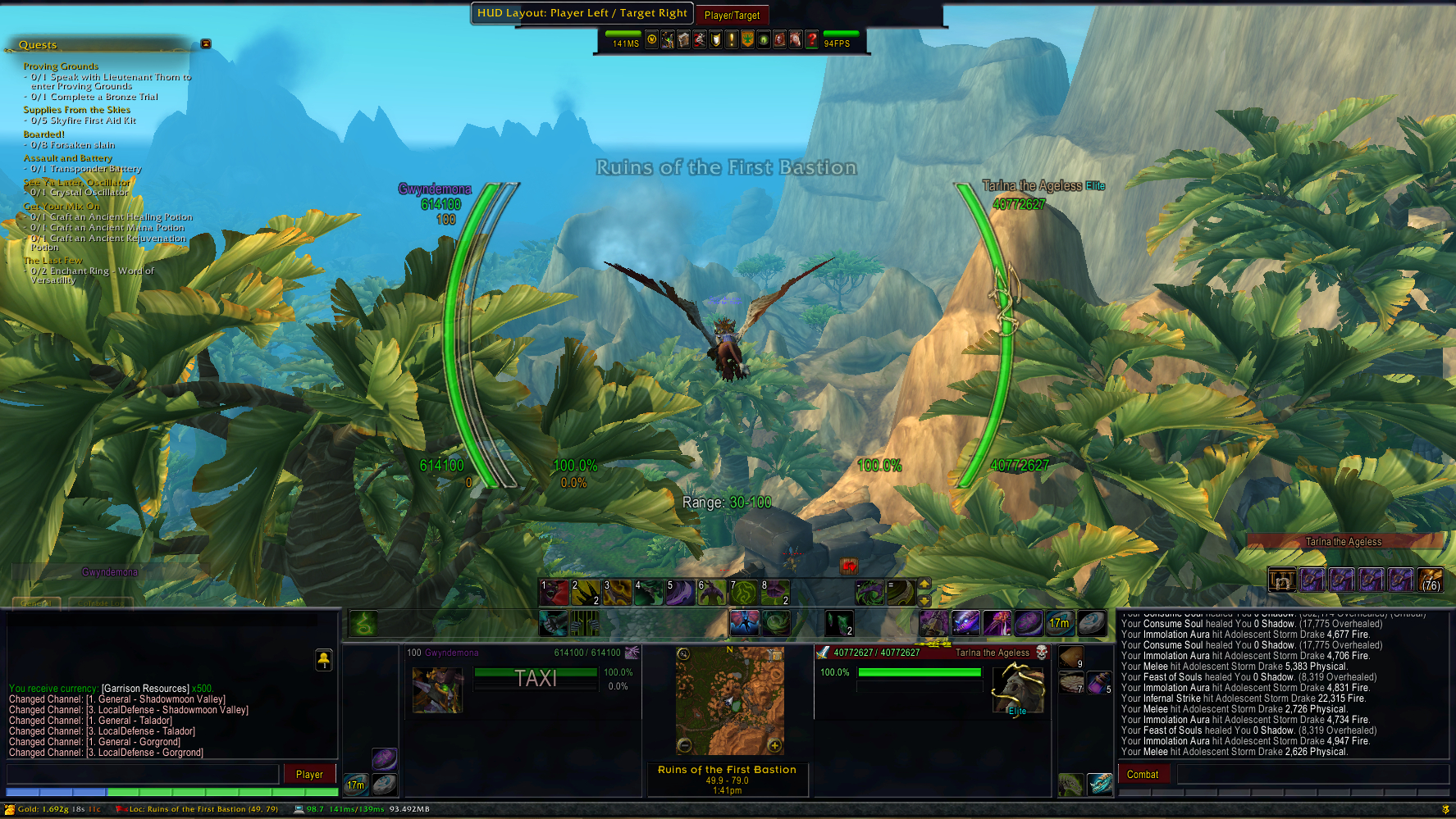
Task: Use the purple potion with 5 charges
Action: tap(1099, 682)
